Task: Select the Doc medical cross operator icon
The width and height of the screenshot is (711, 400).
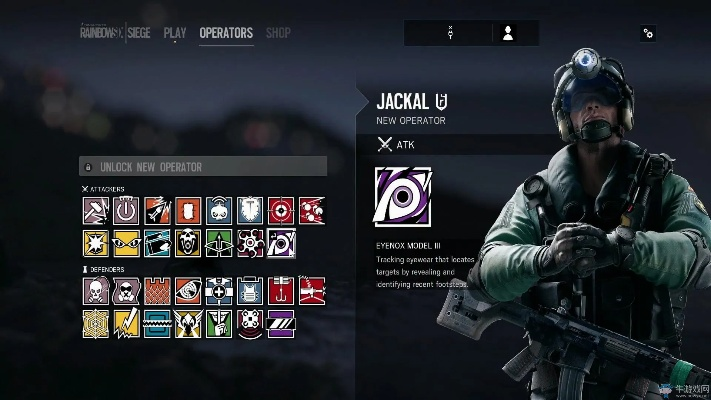Action: (220, 291)
